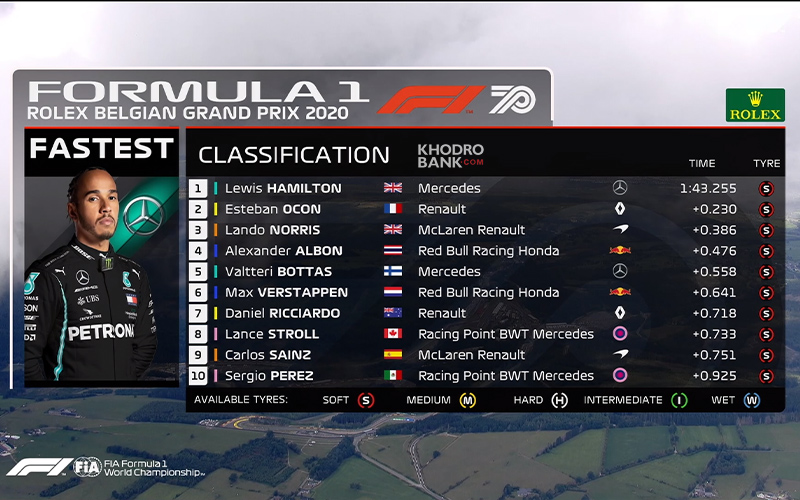Select the Hard tyre legend icon
This screenshot has height=500, width=800.
[x=561, y=400]
